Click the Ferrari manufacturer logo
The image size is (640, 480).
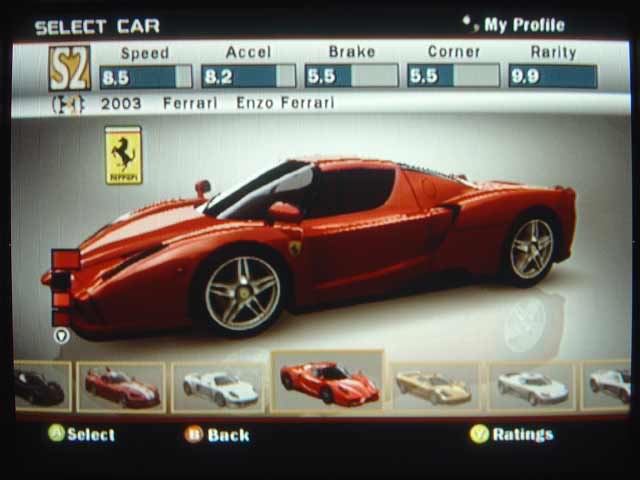[124, 155]
